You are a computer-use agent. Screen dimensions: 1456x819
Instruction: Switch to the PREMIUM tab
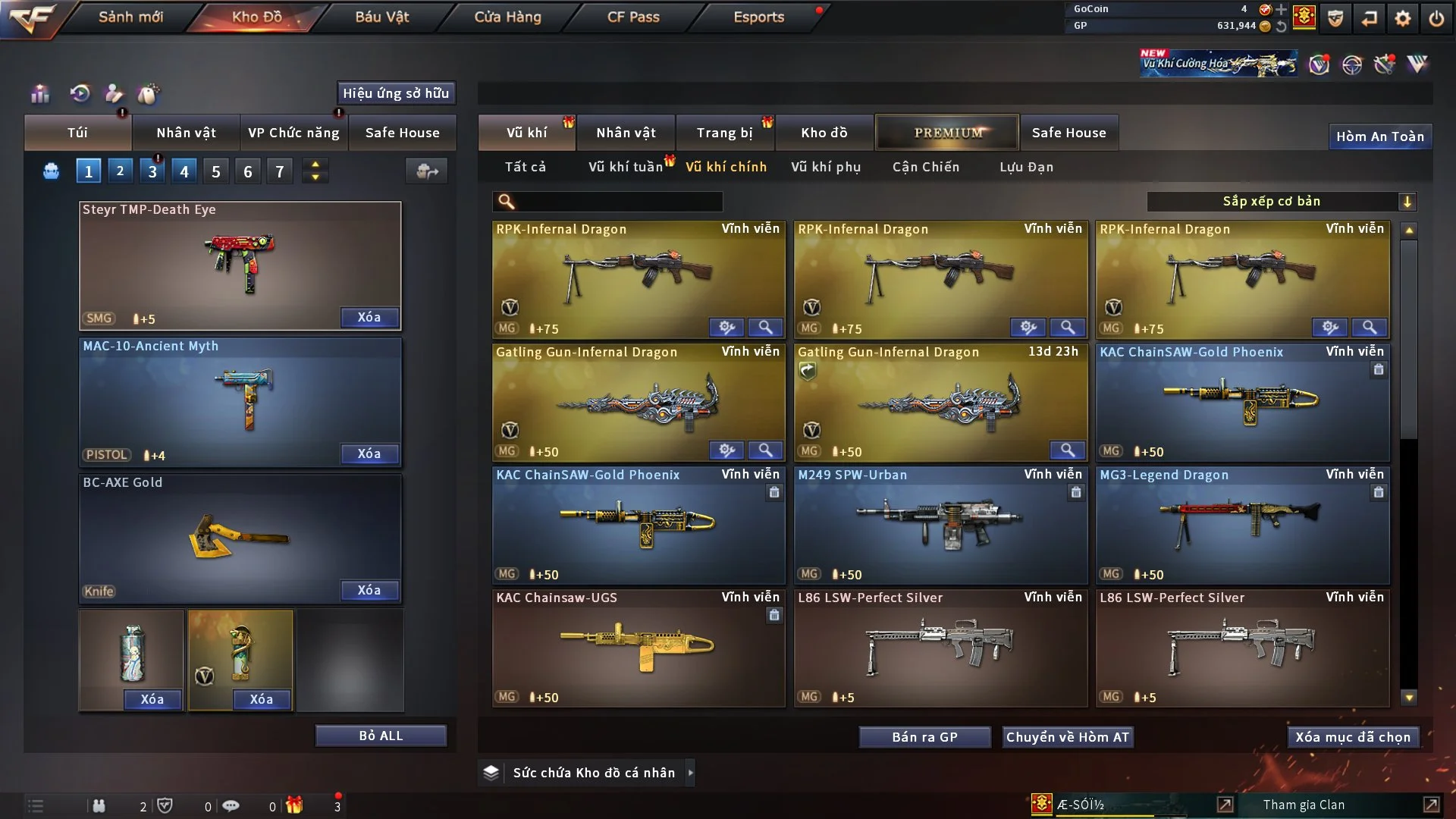pyautogui.click(x=947, y=133)
